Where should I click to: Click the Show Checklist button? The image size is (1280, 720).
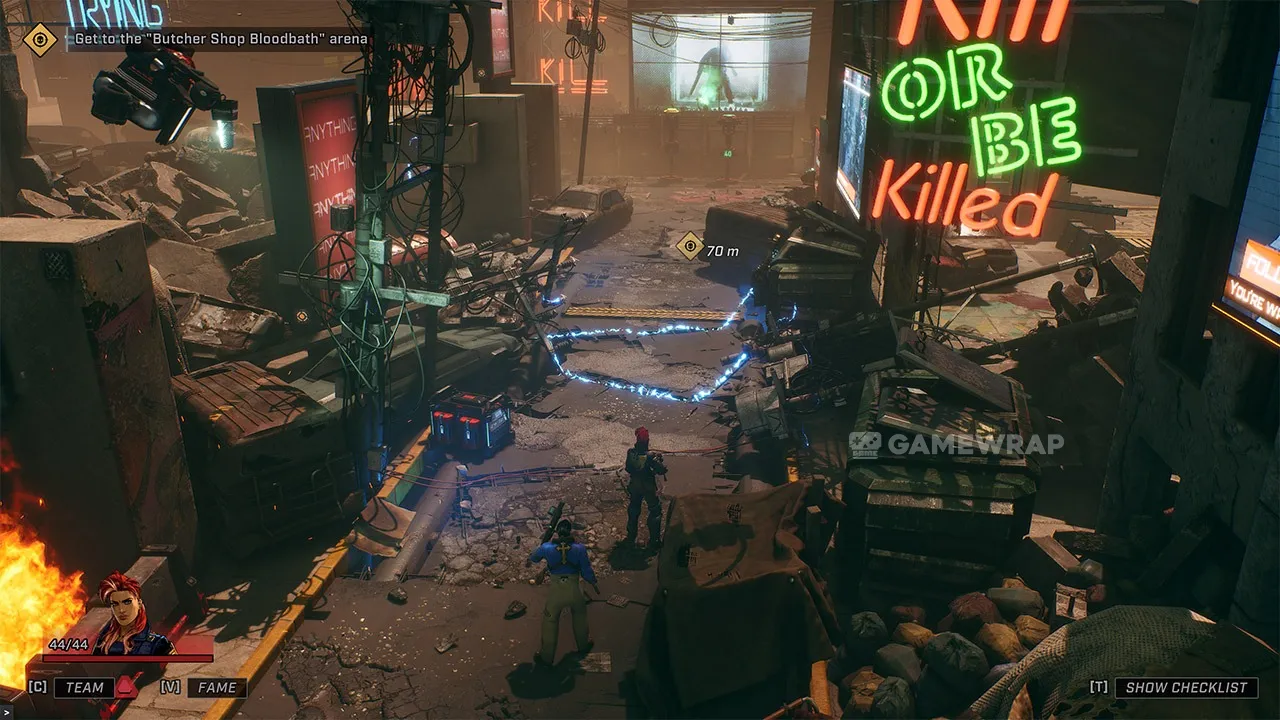coord(1186,687)
